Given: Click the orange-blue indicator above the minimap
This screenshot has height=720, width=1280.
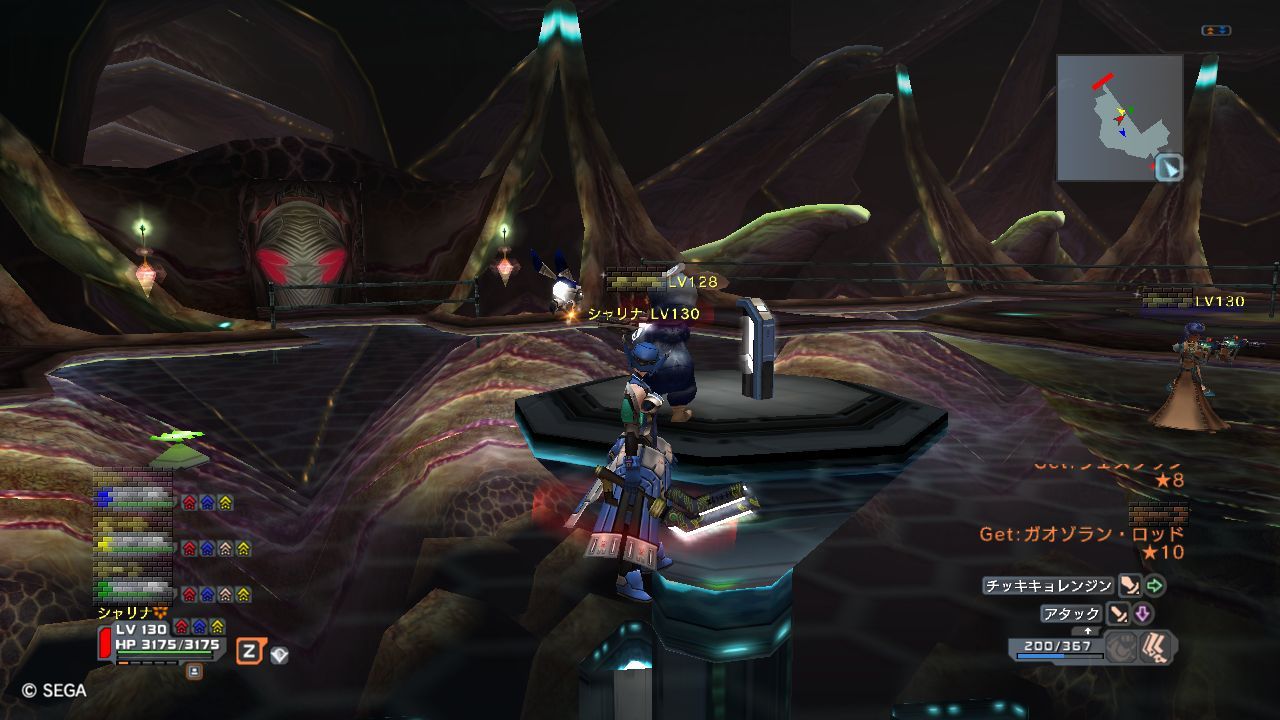Looking at the screenshot, I should pyautogui.click(x=1216, y=31).
